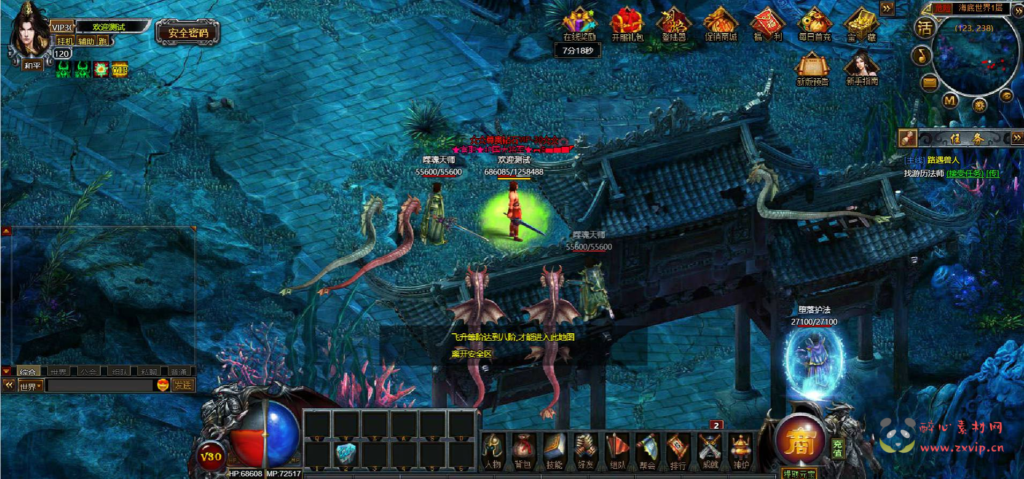
Task: Open the 辅助 assist settings
Action: coord(85,43)
